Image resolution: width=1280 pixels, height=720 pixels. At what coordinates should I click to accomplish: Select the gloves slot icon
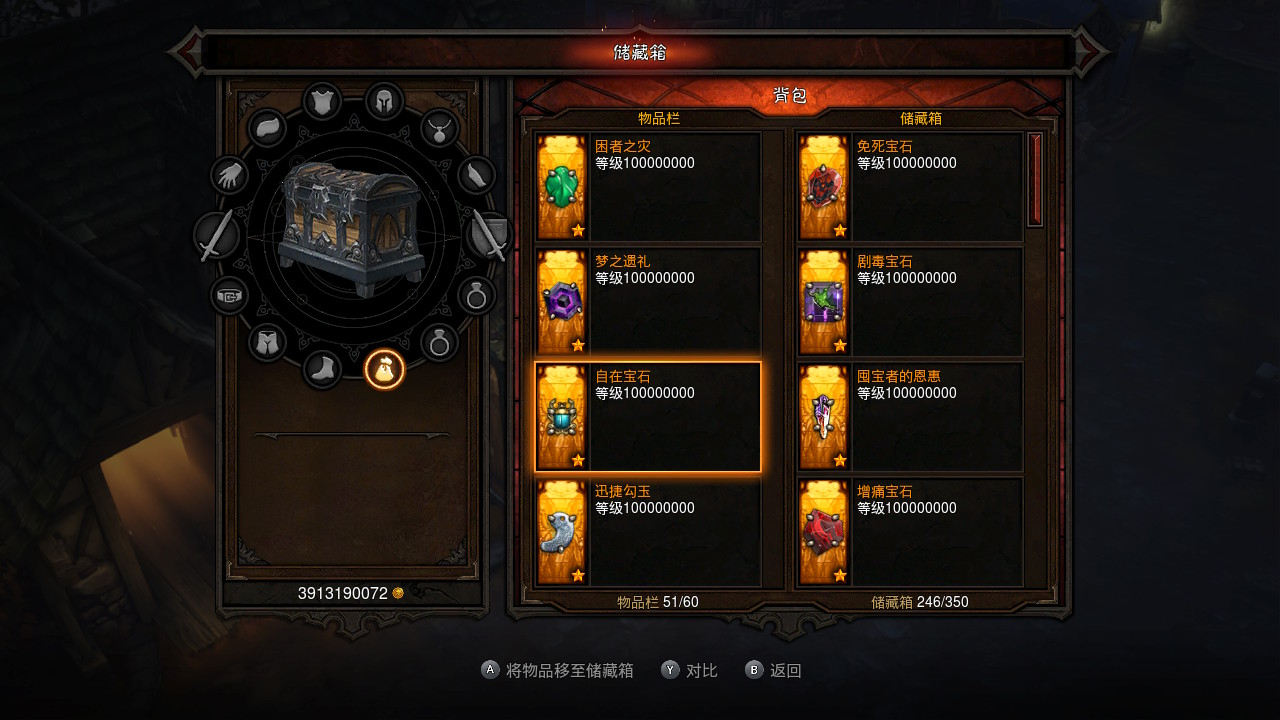[x=230, y=176]
